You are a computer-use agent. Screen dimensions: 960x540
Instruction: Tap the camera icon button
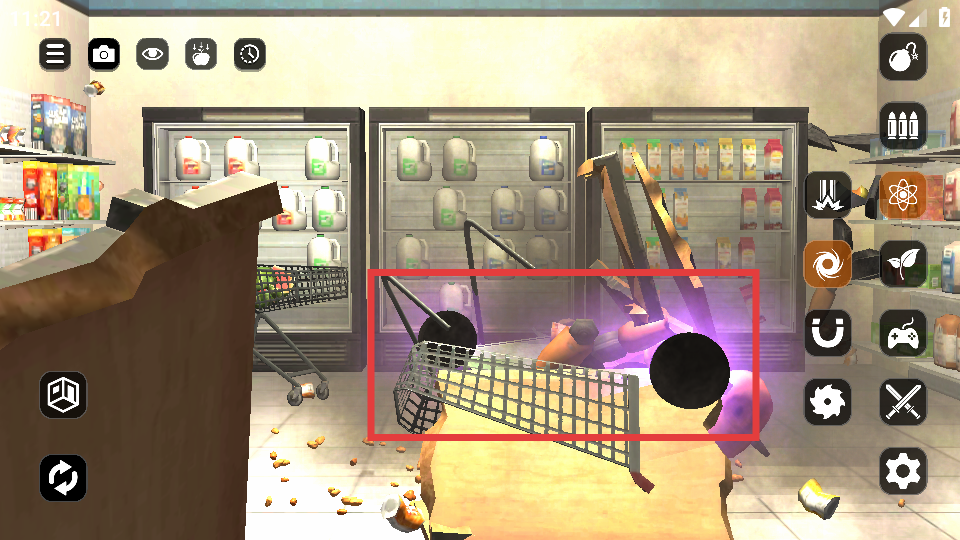104,54
